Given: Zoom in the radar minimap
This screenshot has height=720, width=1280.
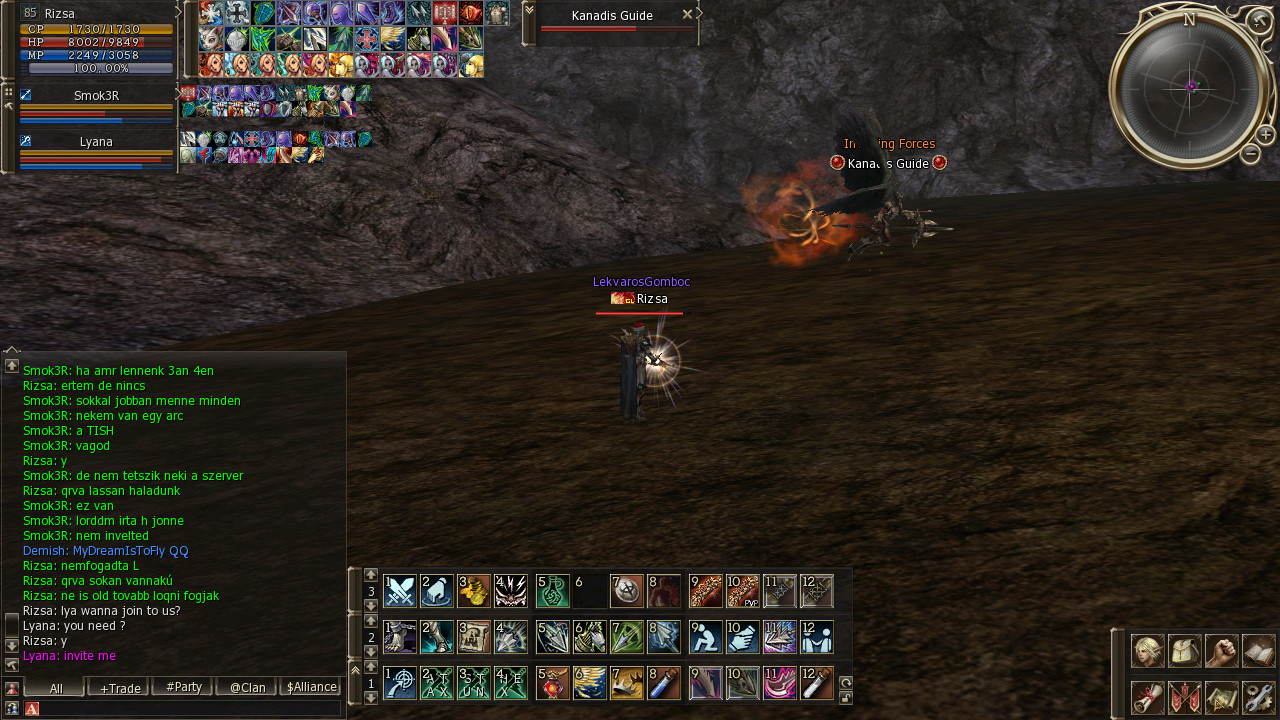Looking at the screenshot, I should tap(1265, 134).
